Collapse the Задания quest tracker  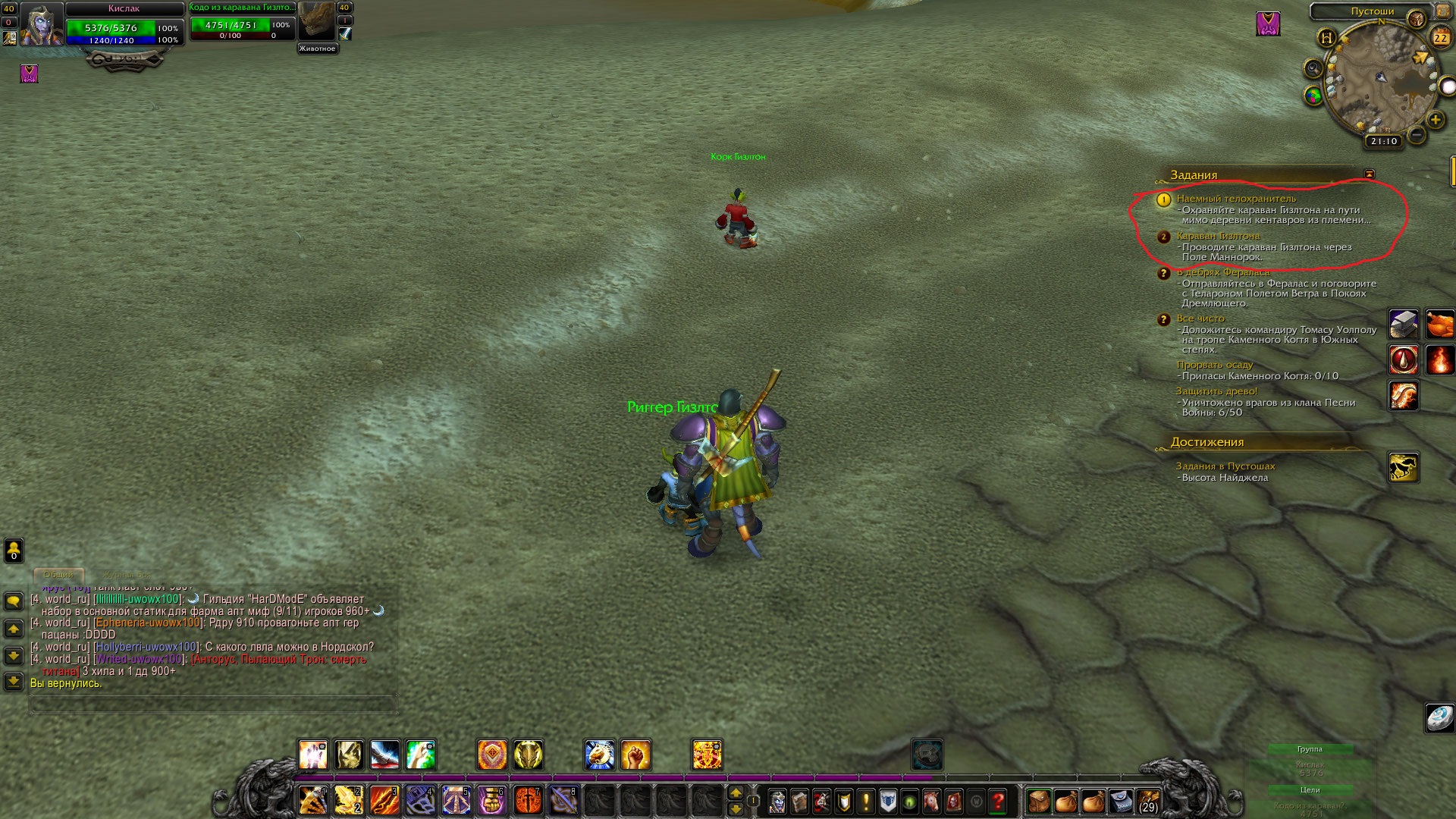click(x=1369, y=174)
